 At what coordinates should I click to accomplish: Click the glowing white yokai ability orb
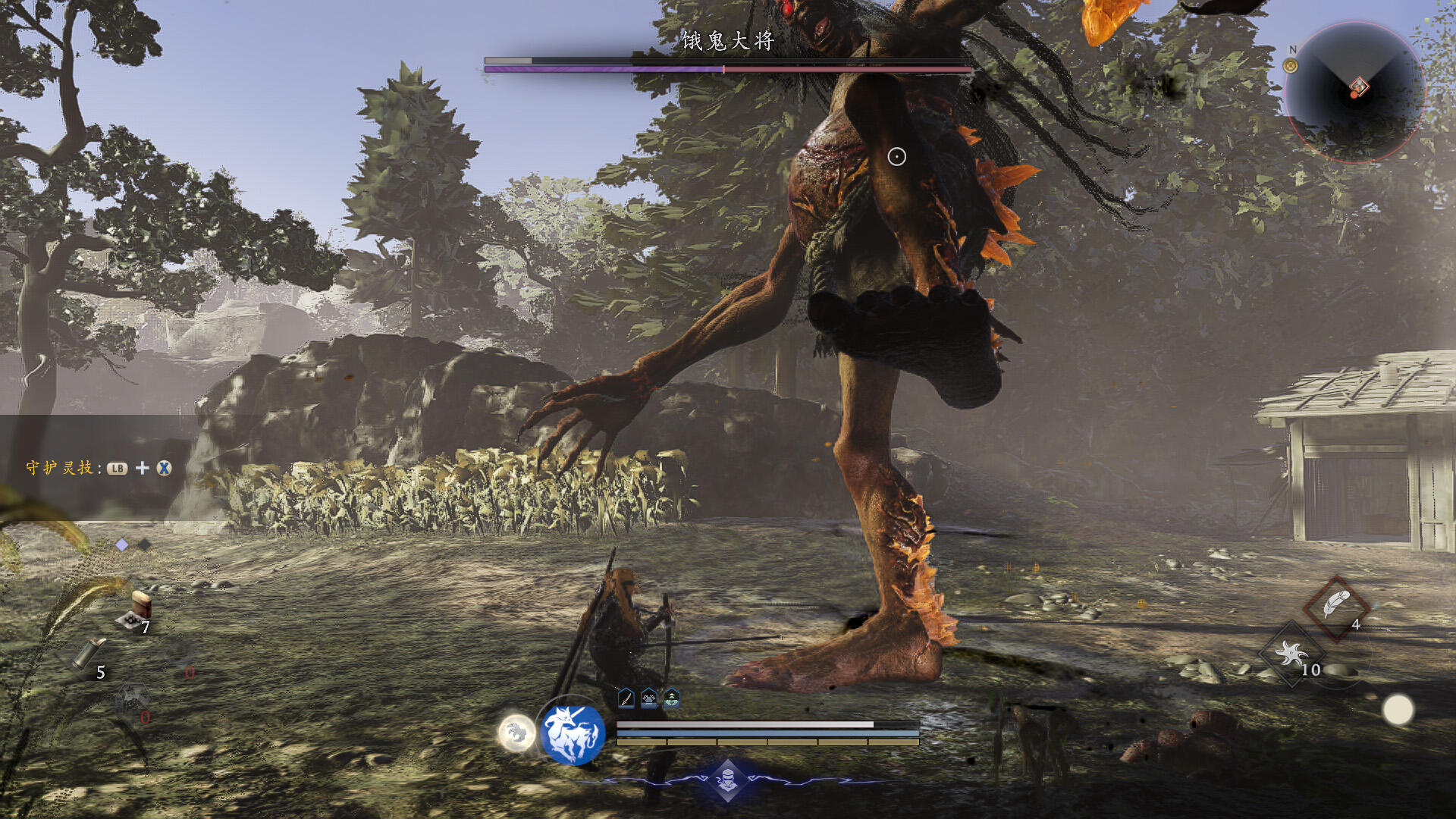[x=516, y=733]
